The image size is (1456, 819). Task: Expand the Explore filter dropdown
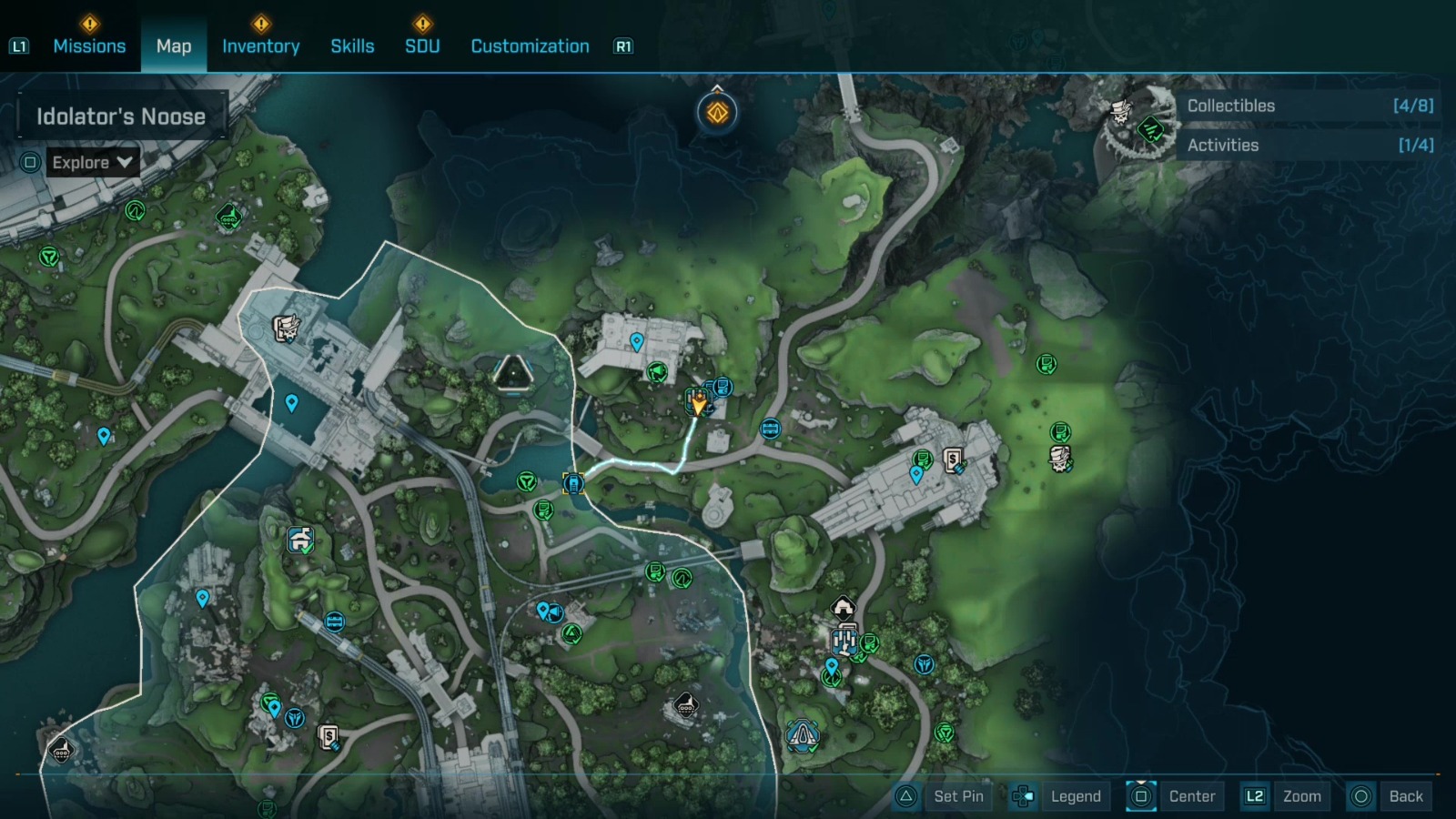pyautogui.click(x=92, y=163)
